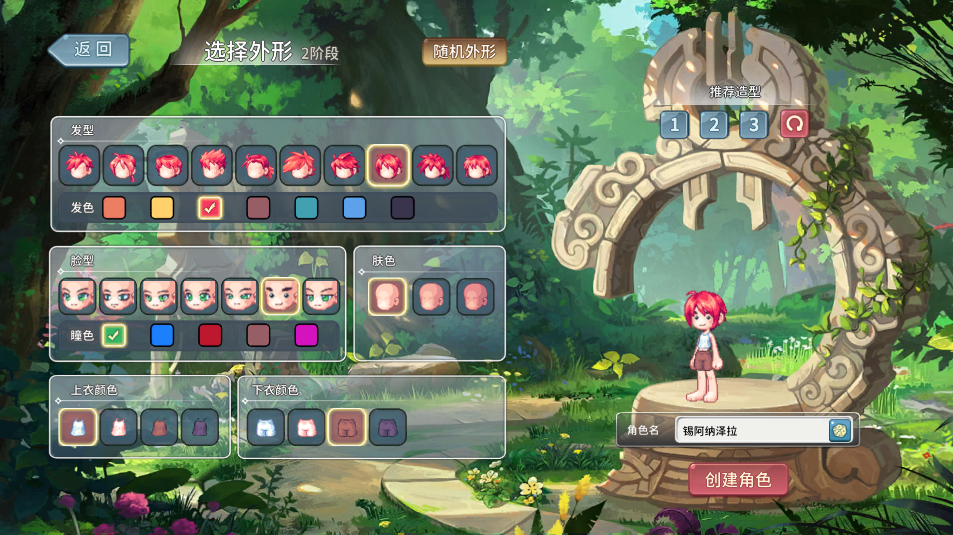Screen dimensions: 953x535
Task: Select the highlighted brown shorts color option
Action: (x=347, y=427)
